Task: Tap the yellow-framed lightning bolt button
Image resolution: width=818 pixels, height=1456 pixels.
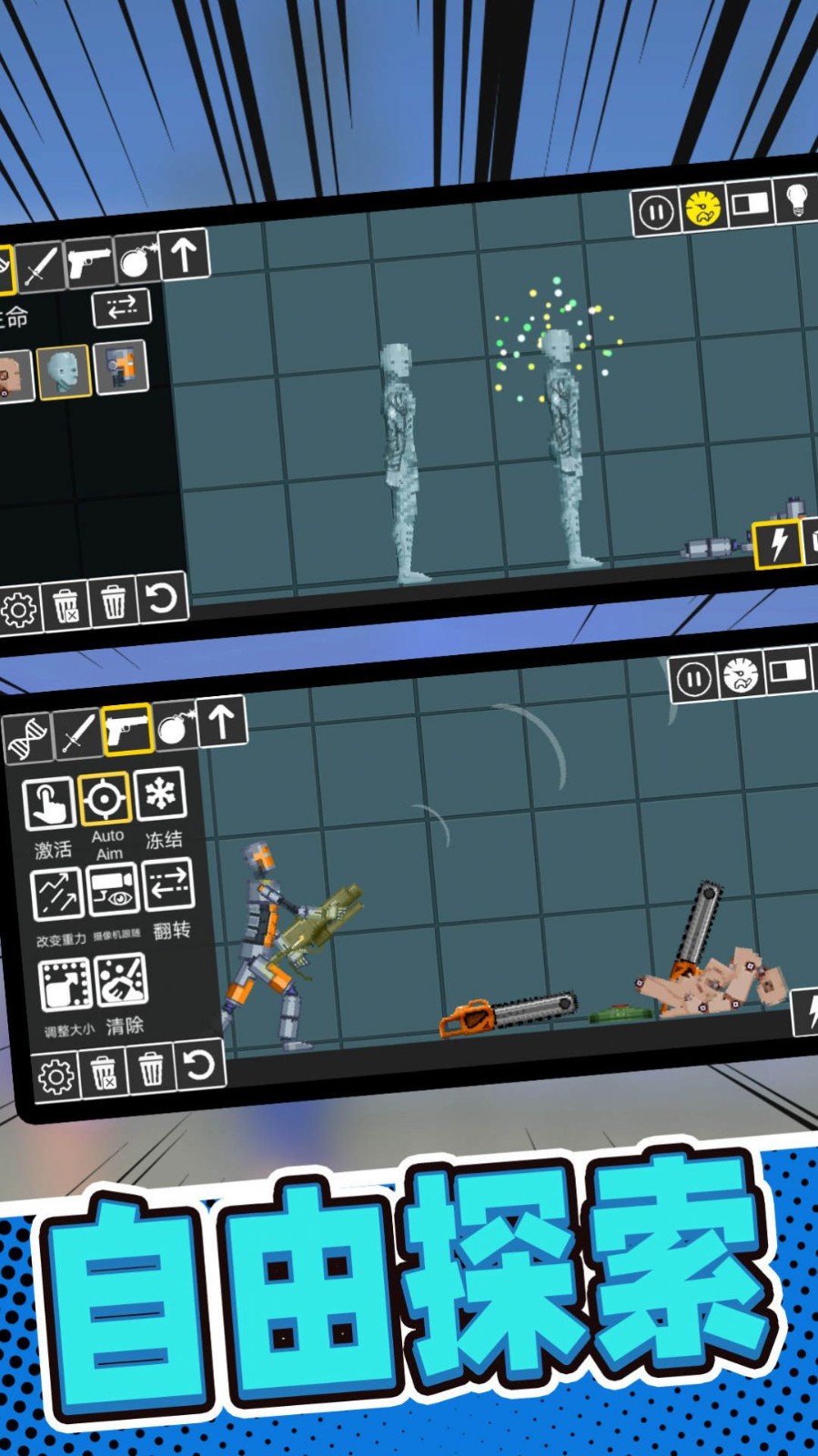Action: [x=778, y=543]
